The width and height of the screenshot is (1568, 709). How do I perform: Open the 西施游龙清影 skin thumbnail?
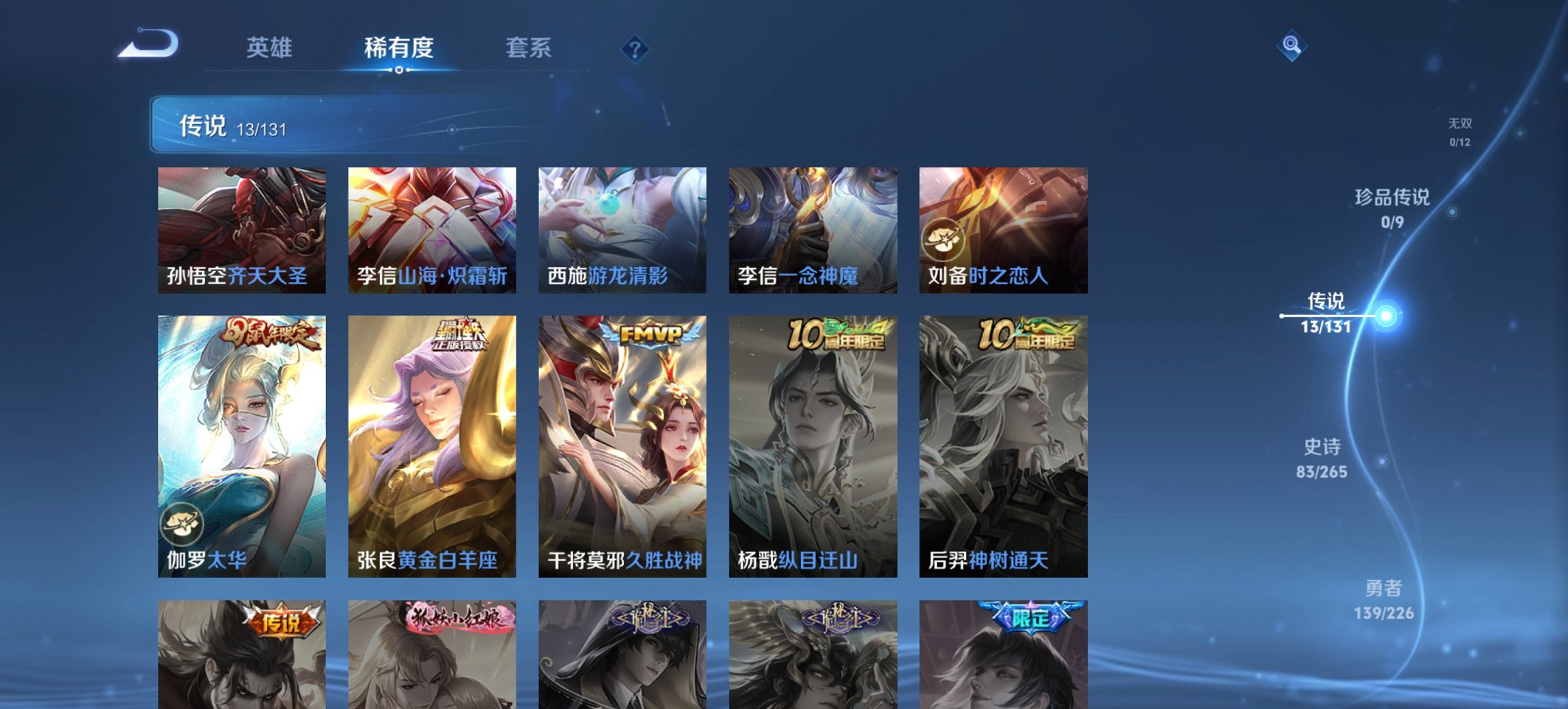(x=625, y=229)
